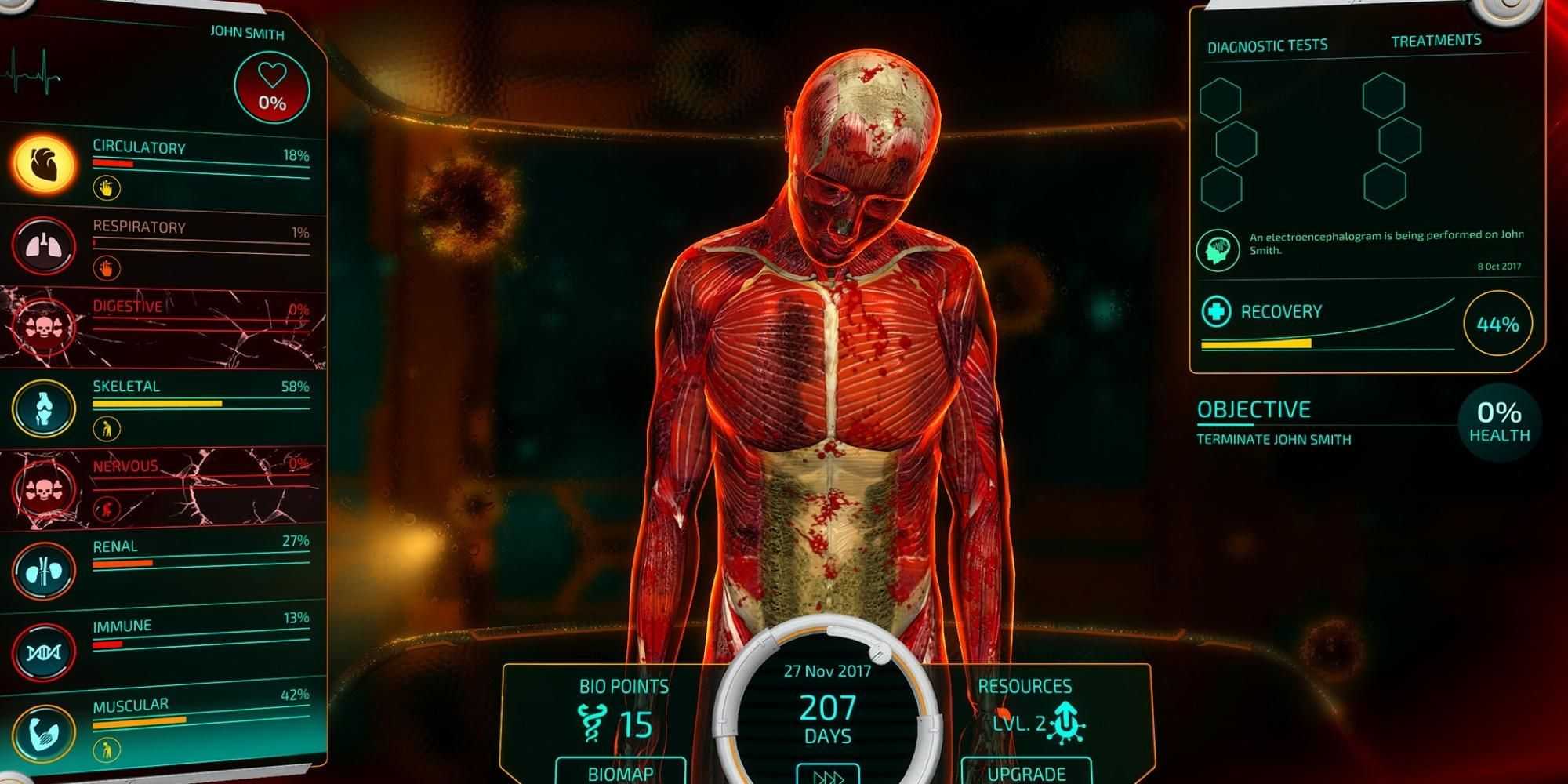
Task: Activate the fast-forward time button
Action: [828, 775]
